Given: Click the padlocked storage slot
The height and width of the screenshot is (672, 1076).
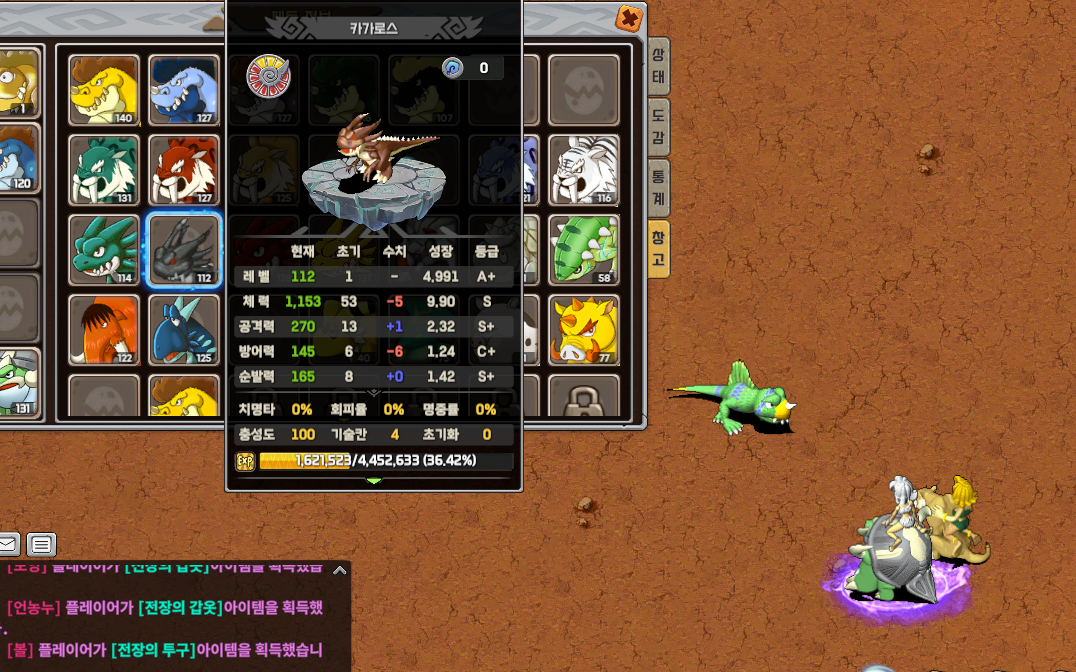Looking at the screenshot, I should (584, 398).
